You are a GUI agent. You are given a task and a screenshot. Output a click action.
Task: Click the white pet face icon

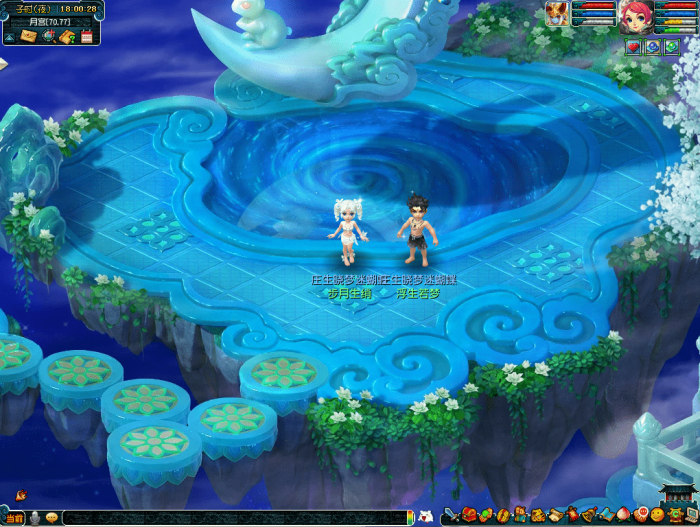coord(425,516)
